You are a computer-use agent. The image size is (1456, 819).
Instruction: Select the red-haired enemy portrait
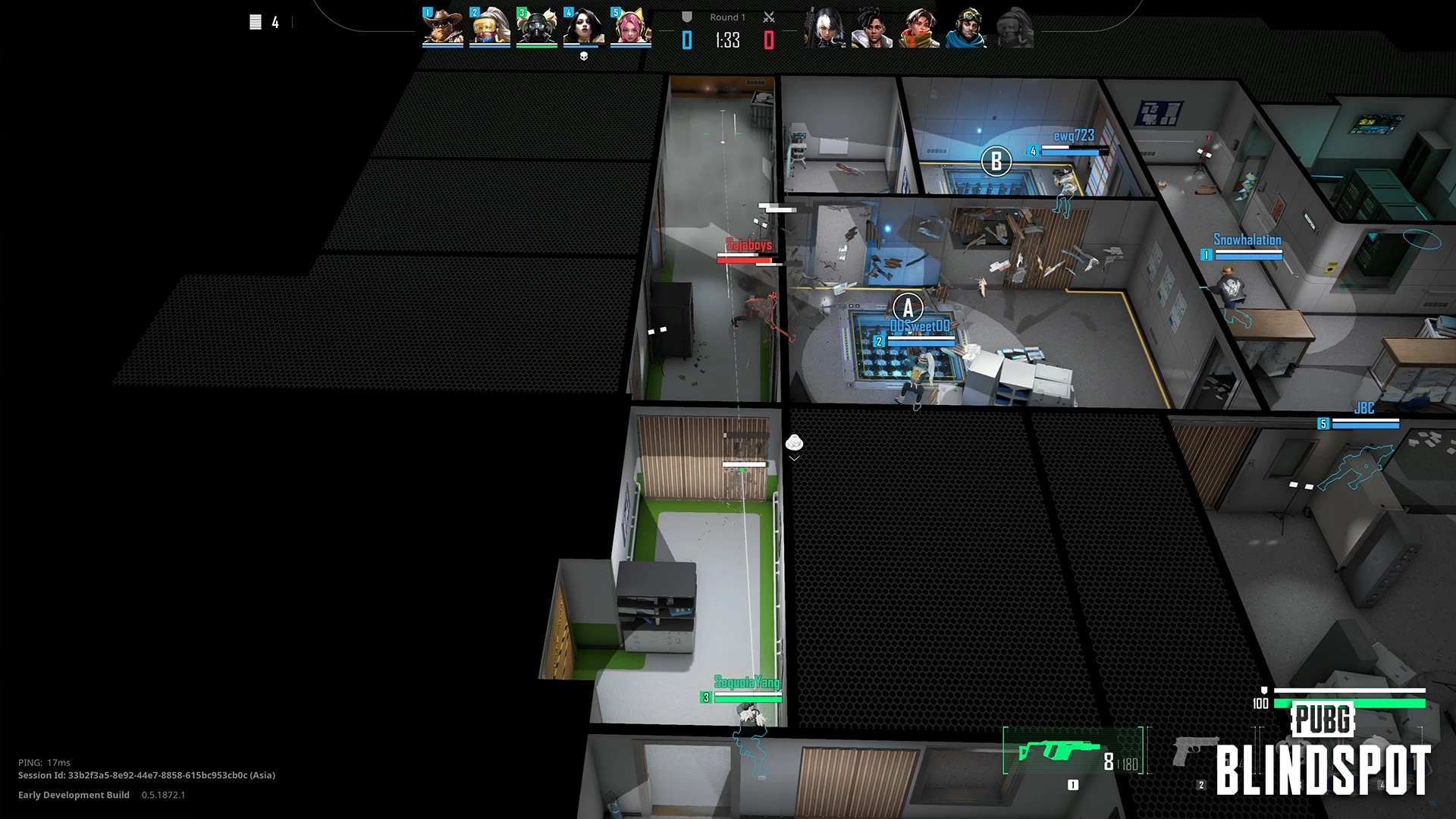click(919, 29)
